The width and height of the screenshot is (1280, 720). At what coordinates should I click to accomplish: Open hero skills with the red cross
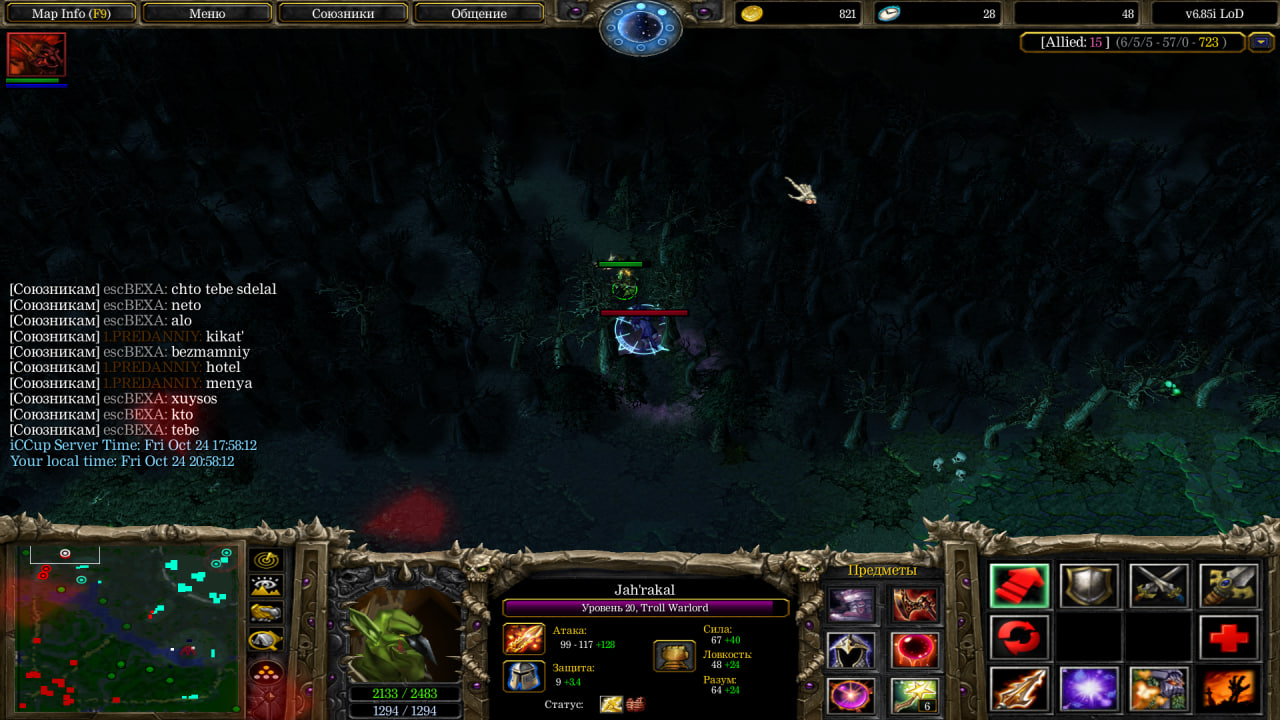point(1228,637)
